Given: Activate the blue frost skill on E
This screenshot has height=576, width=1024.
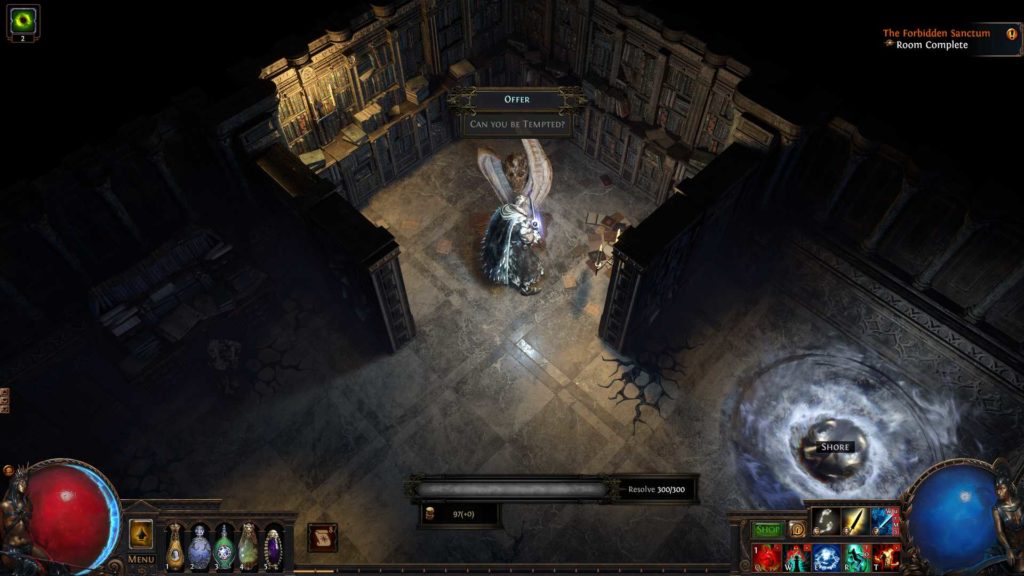Looking at the screenshot, I should click(x=826, y=556).
